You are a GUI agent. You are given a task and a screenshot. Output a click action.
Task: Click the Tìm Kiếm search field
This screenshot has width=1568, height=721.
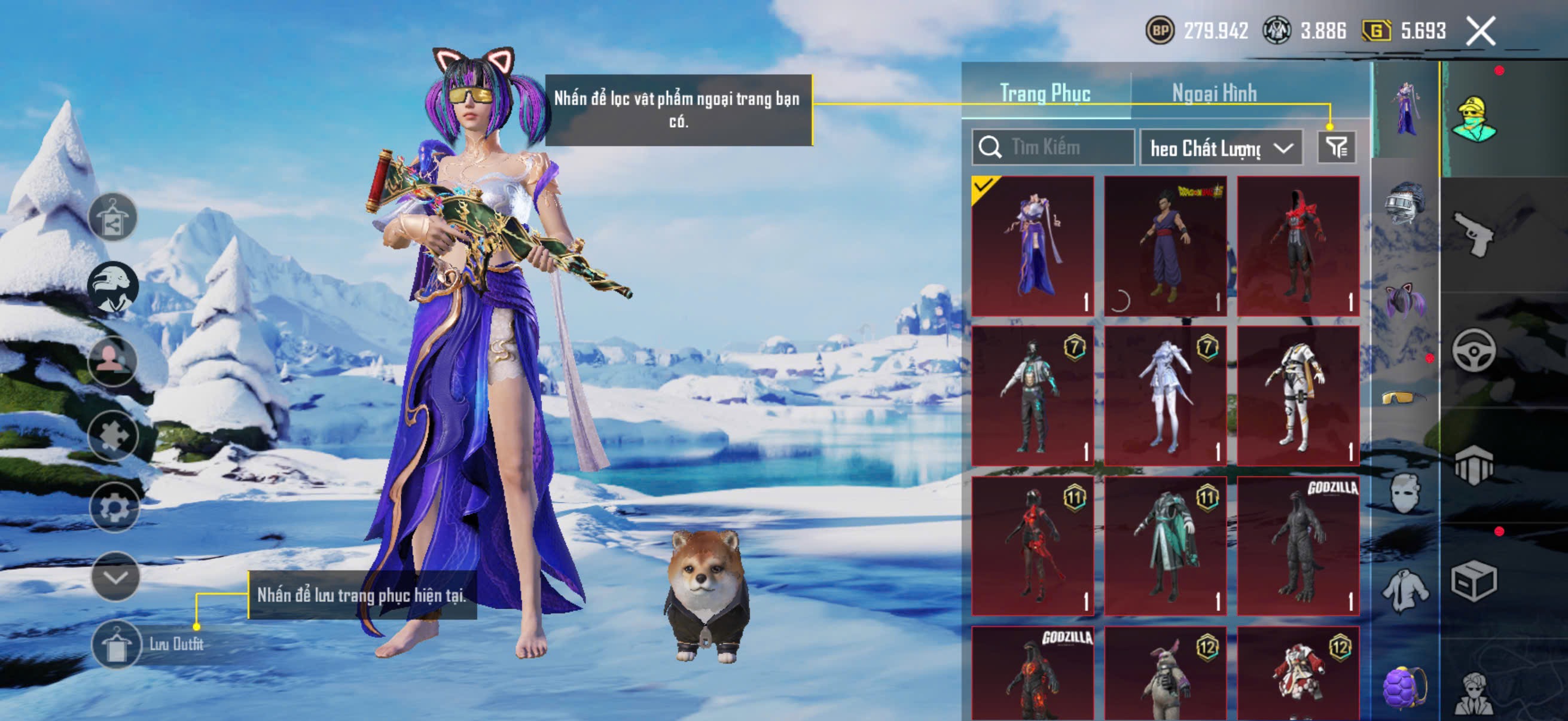pos(1053,147)
